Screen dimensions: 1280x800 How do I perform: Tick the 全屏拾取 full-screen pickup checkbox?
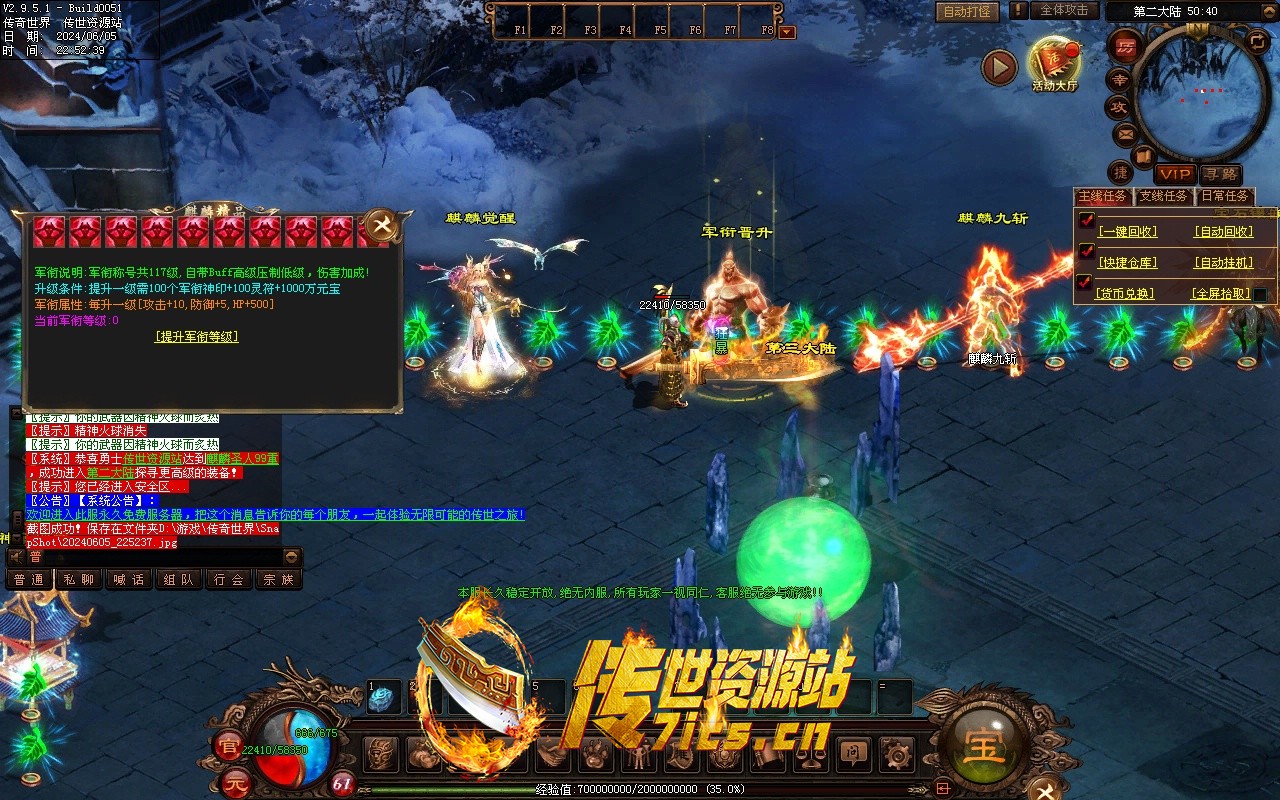1261,294
